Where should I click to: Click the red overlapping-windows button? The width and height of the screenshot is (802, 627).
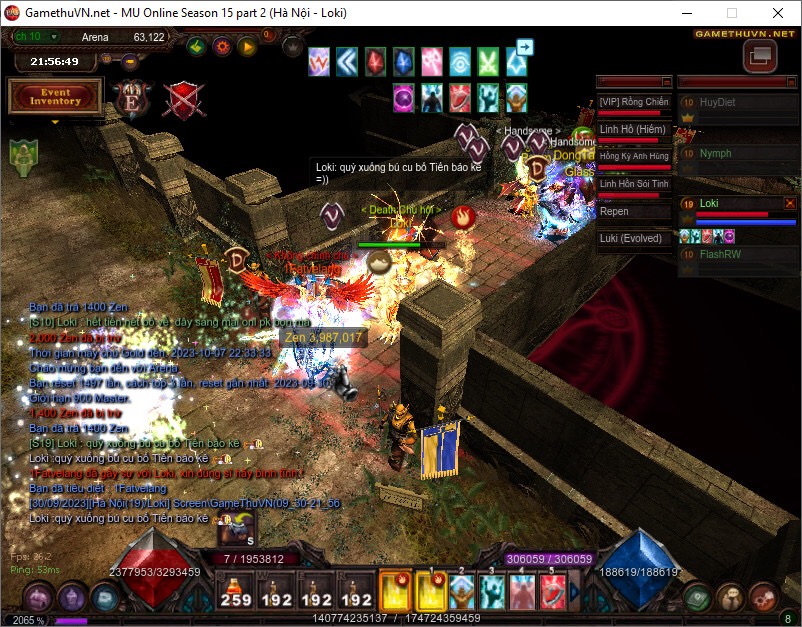click(759, 56)
